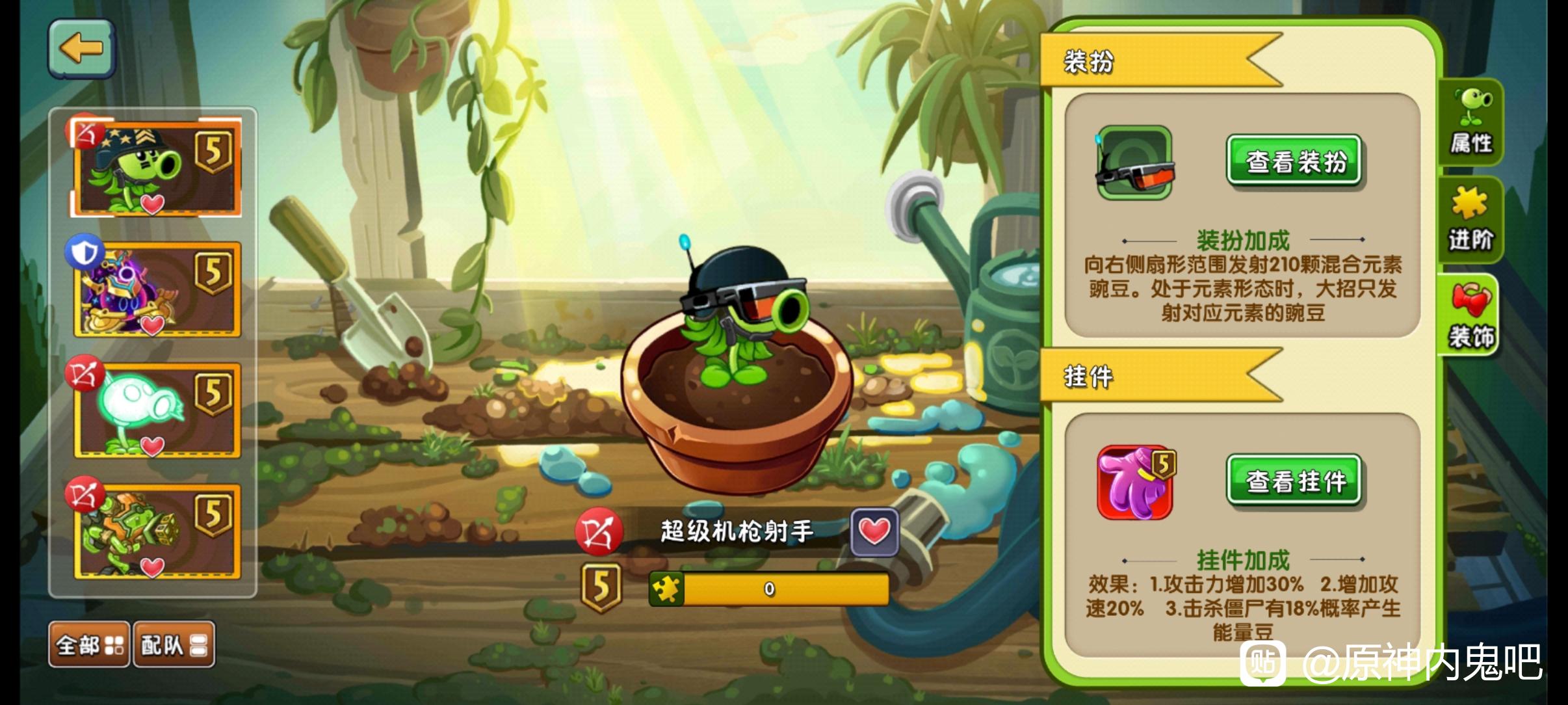Viewport: 1568px width, 705px height.
Task: Go back with the yellow arrow button
Action: [x=82, y=49]
